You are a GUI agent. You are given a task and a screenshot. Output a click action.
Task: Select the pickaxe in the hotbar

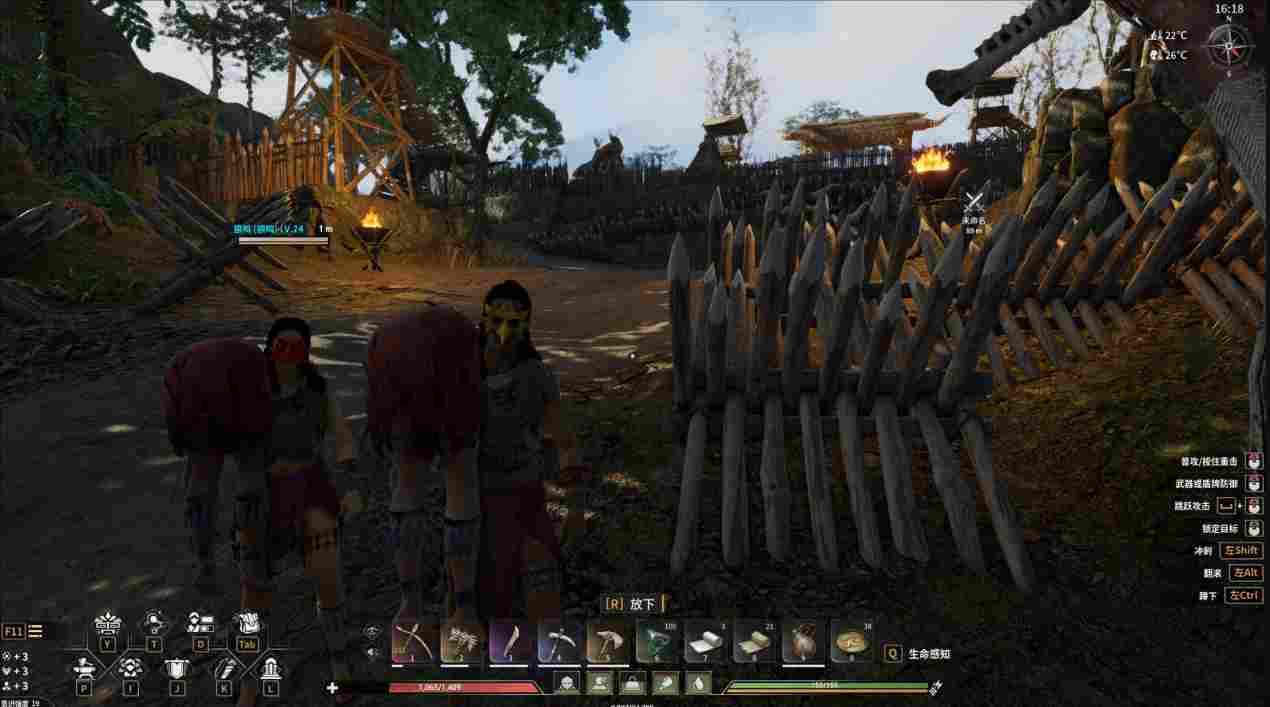click(x=561, y=641)
